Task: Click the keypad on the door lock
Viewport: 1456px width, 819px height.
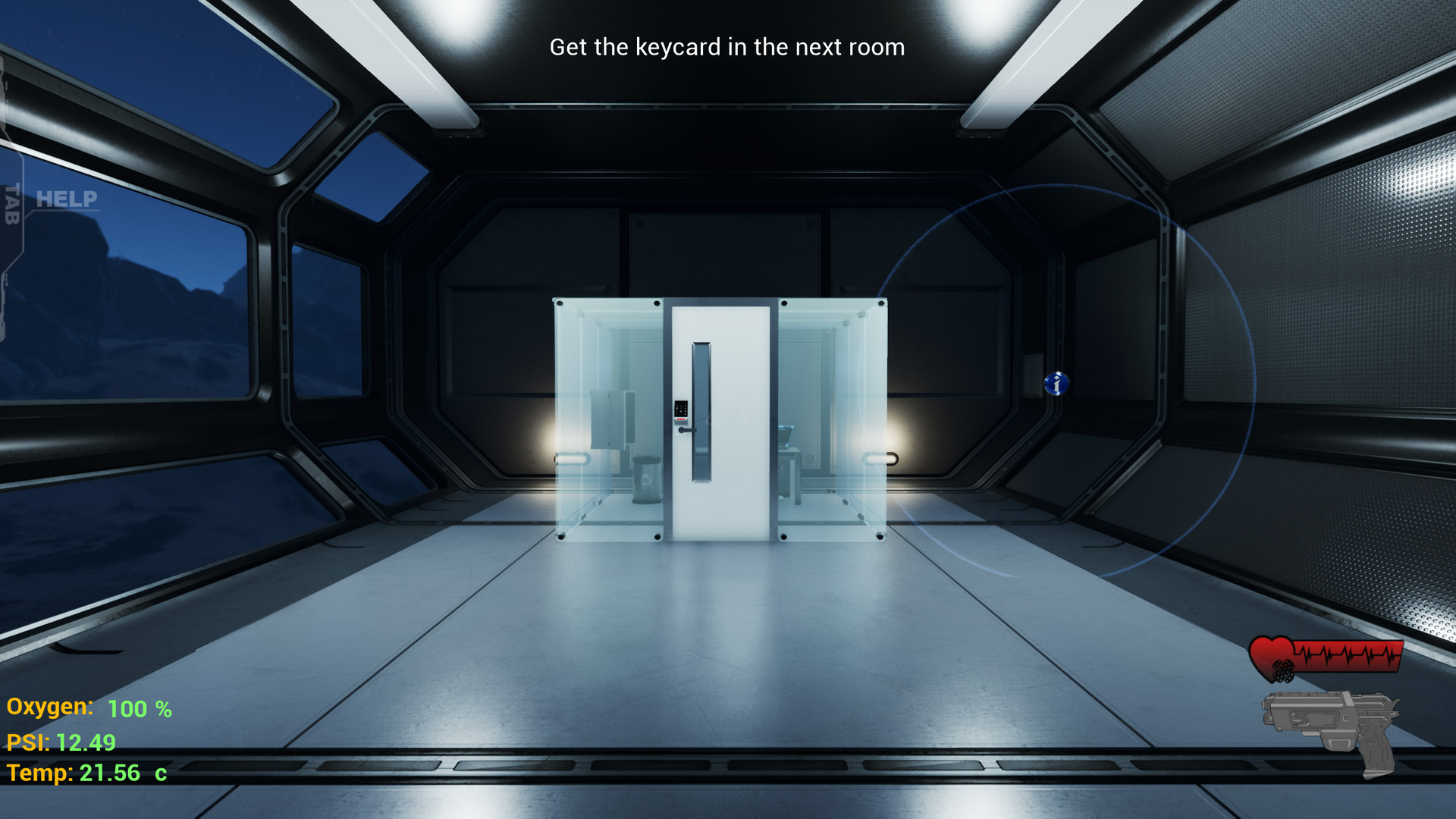Action: pyautogui.click(x=681, y=408)
